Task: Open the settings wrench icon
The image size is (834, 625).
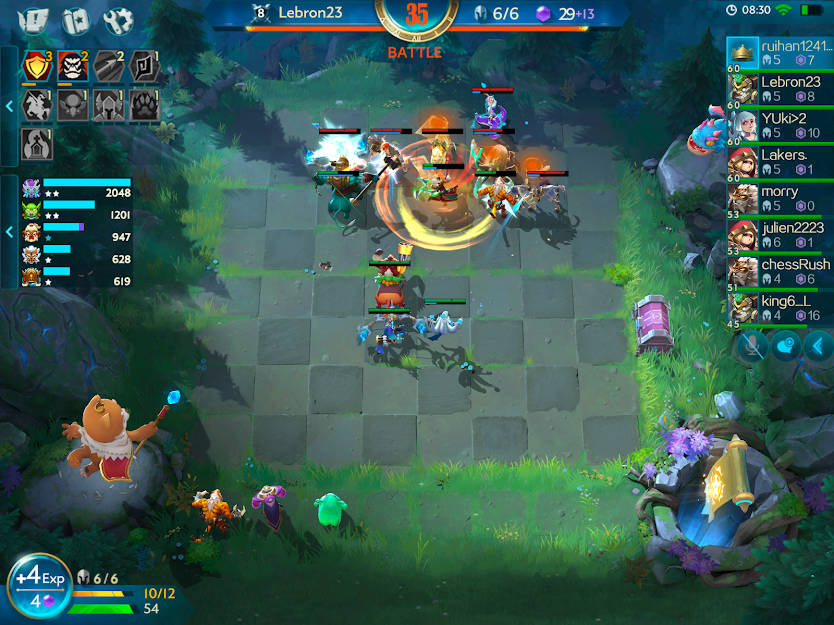Action: pyautogui.click(x=118, y=20)
